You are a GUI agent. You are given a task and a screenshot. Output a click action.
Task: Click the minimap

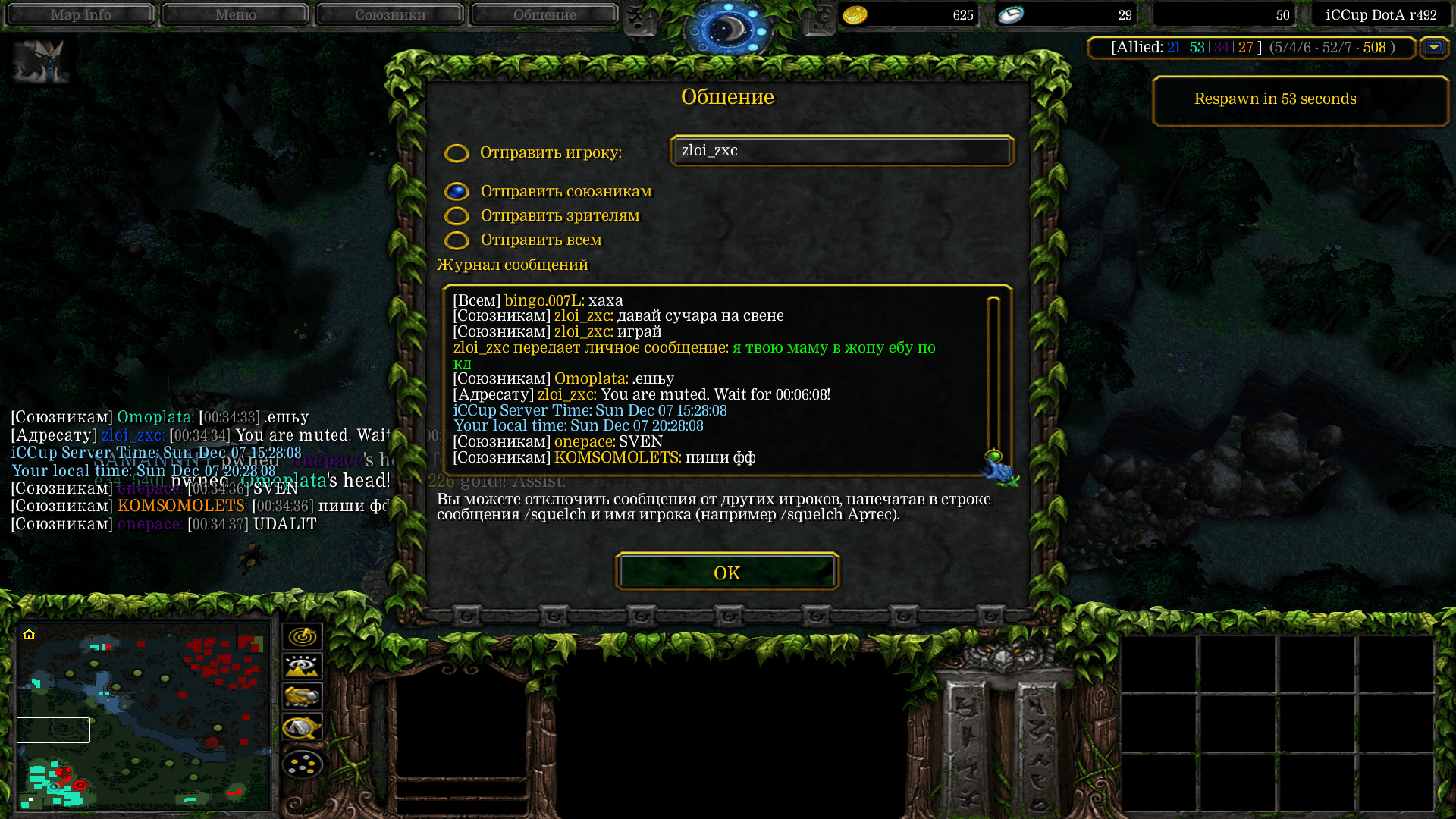point(144,715)
